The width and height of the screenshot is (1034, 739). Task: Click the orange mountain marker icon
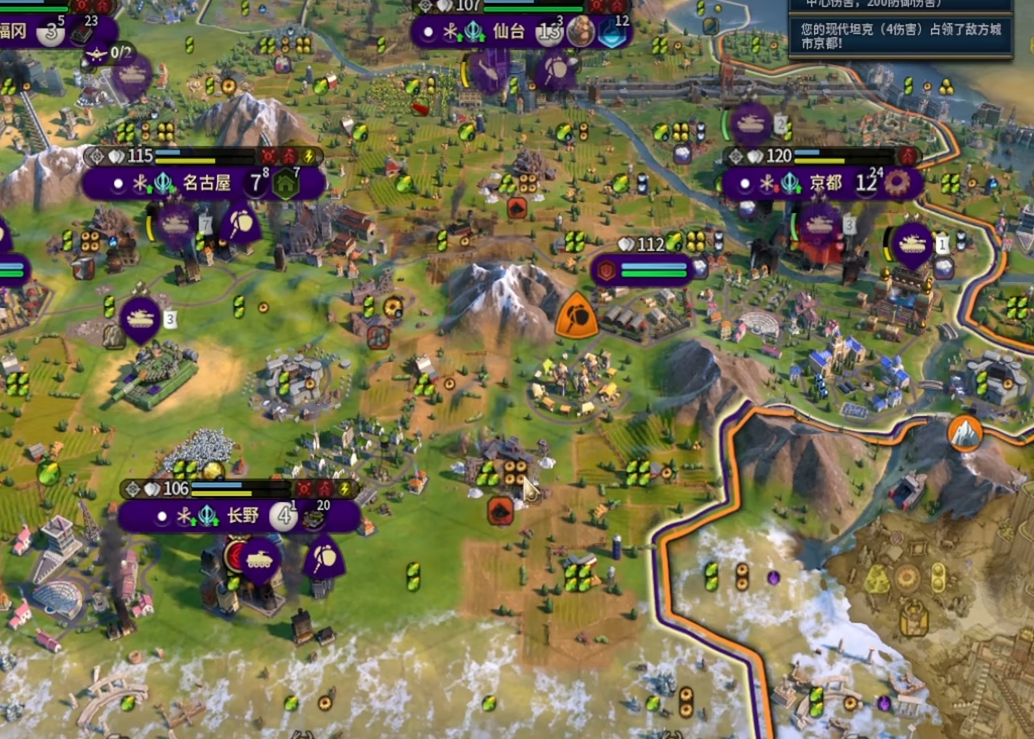tap(965, 433)
